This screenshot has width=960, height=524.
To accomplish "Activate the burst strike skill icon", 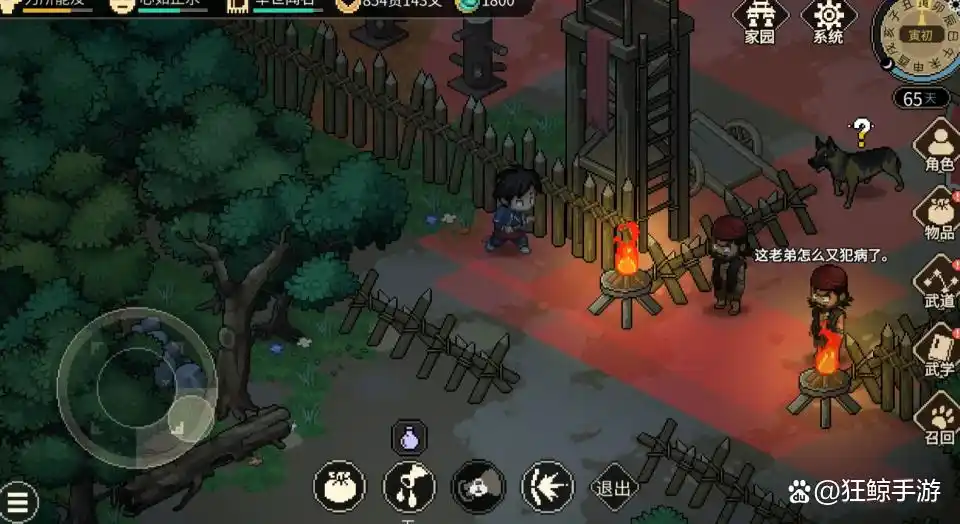I will pyautogui.click(x=547, y=487).
